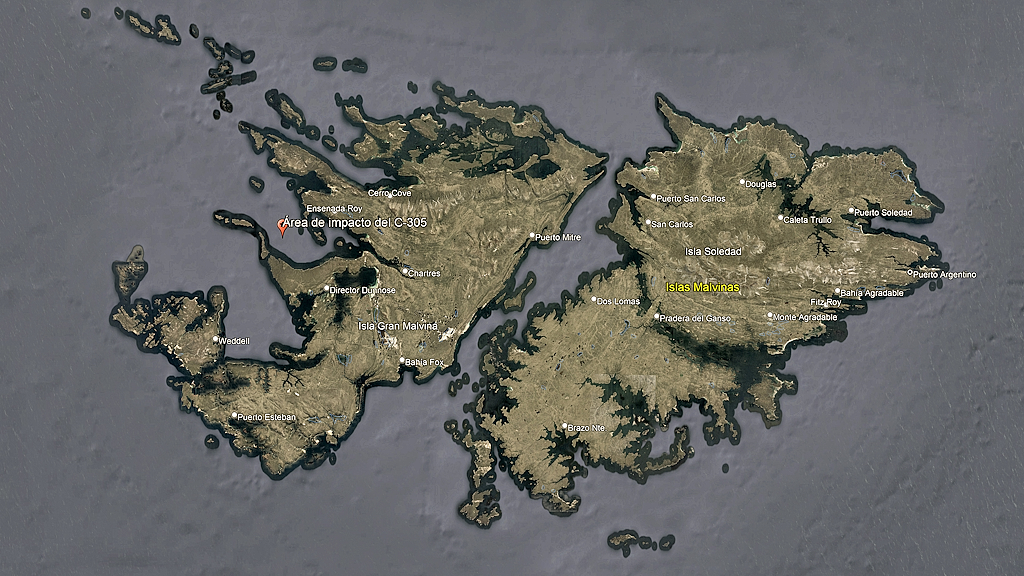
Task: Click the Weddell island marker
Action: point(216,339)
